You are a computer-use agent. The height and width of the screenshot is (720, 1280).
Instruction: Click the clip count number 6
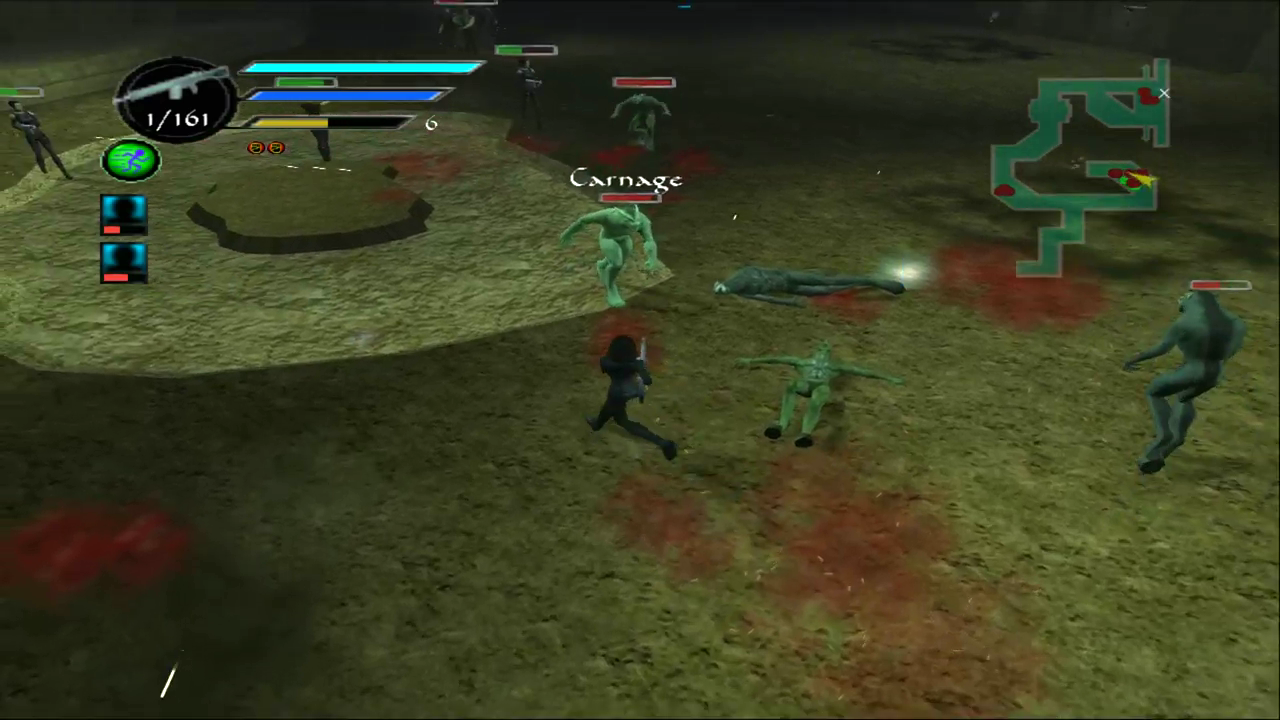click(431, 123)
